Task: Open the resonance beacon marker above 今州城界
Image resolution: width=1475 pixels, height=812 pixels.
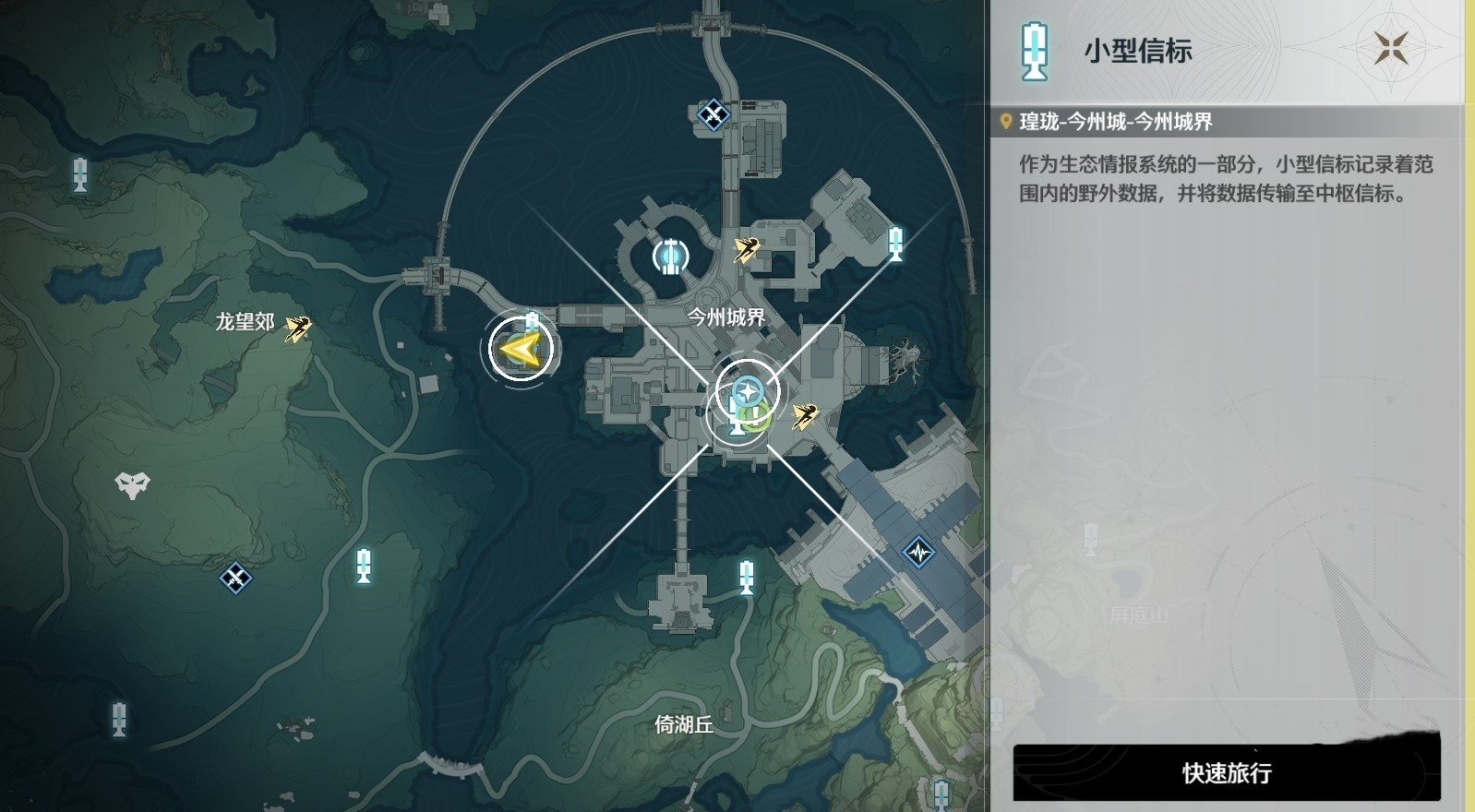Action: pyautogui.click(x=669, y=257)
